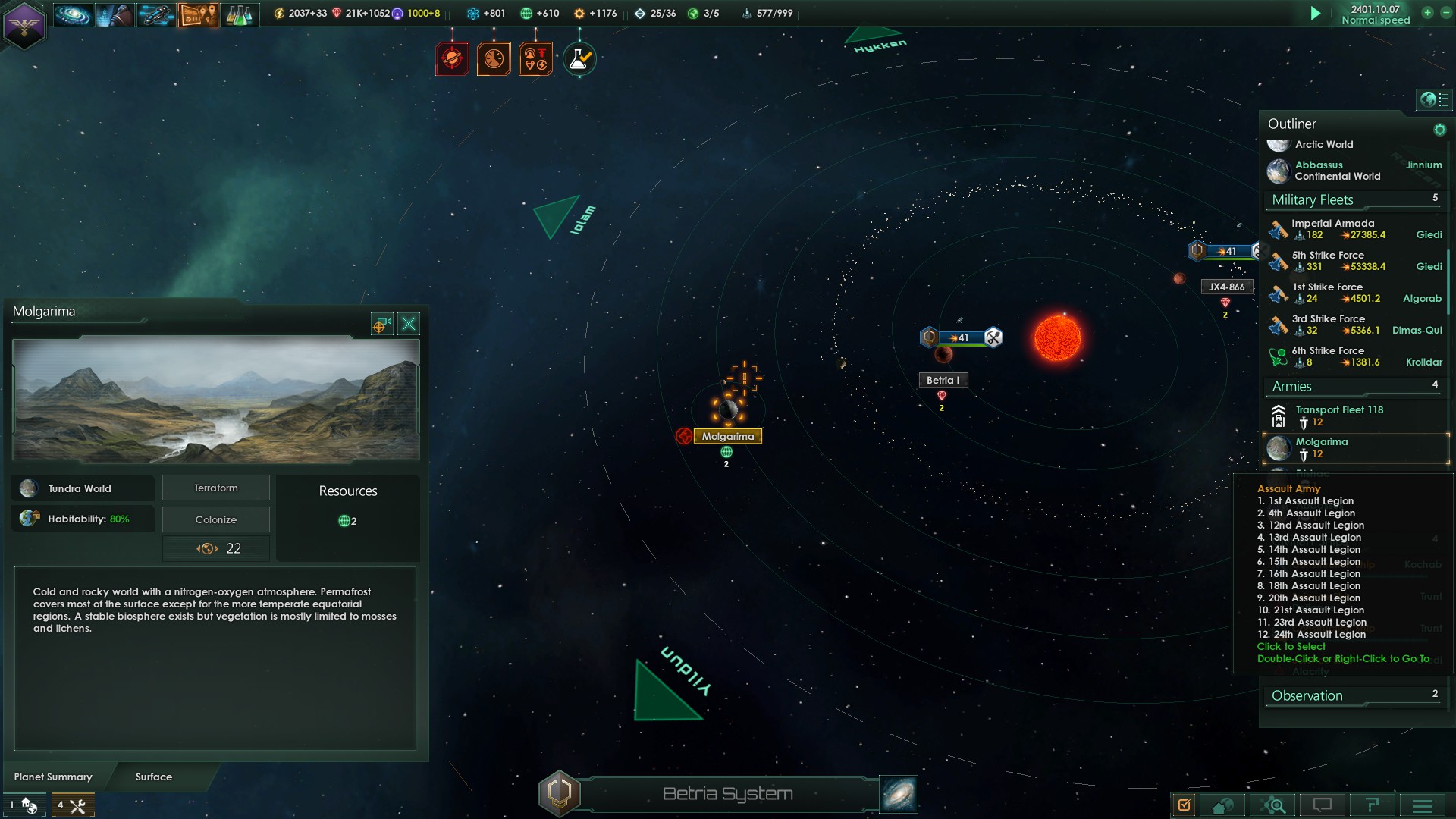Open the technology flasks menu

[x=239, y=14]
